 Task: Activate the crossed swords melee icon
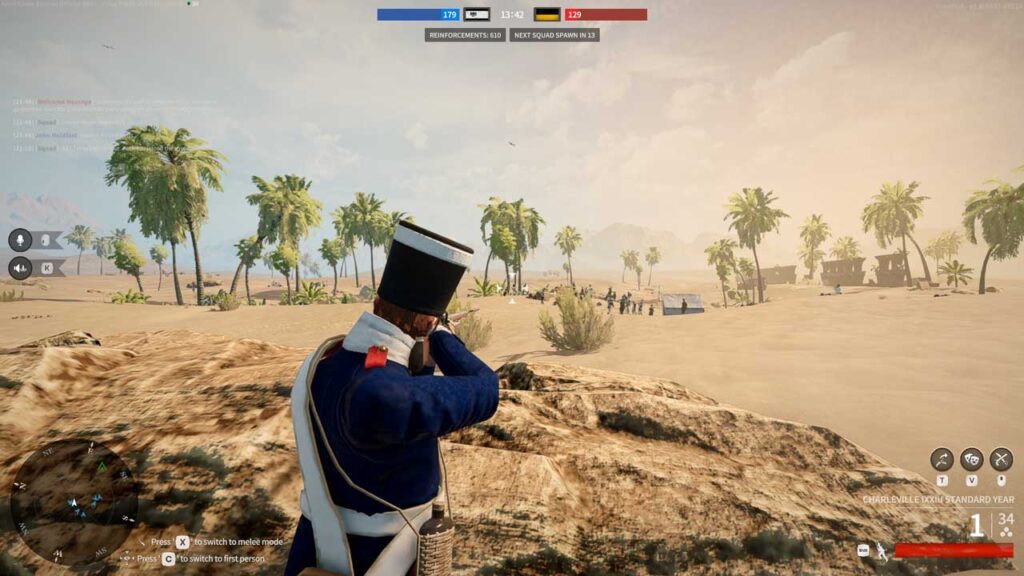click(x=1001, y=459)
